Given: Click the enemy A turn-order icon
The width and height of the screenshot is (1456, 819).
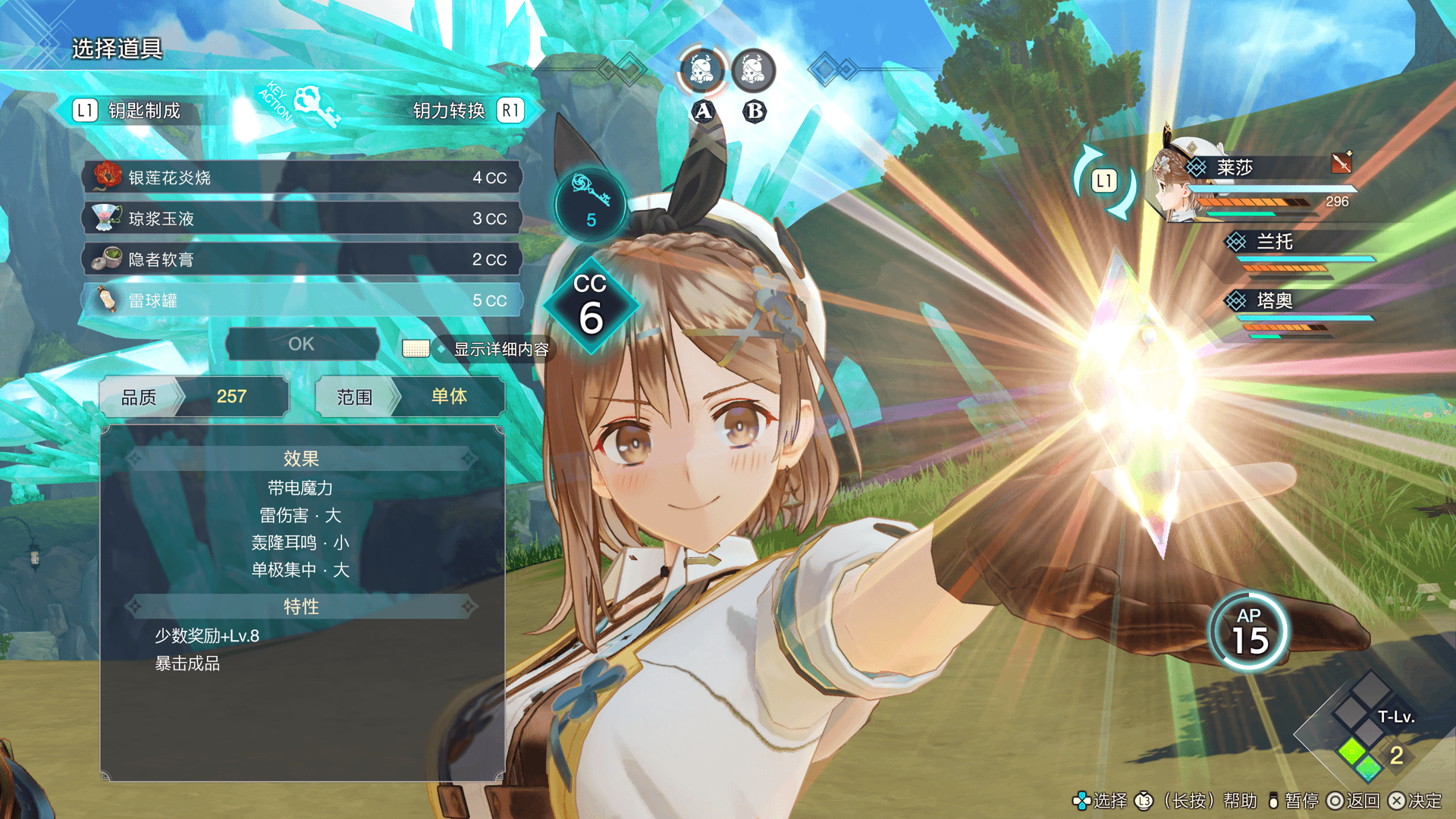Looking at the screenshot, I should (x=702, y=71).
